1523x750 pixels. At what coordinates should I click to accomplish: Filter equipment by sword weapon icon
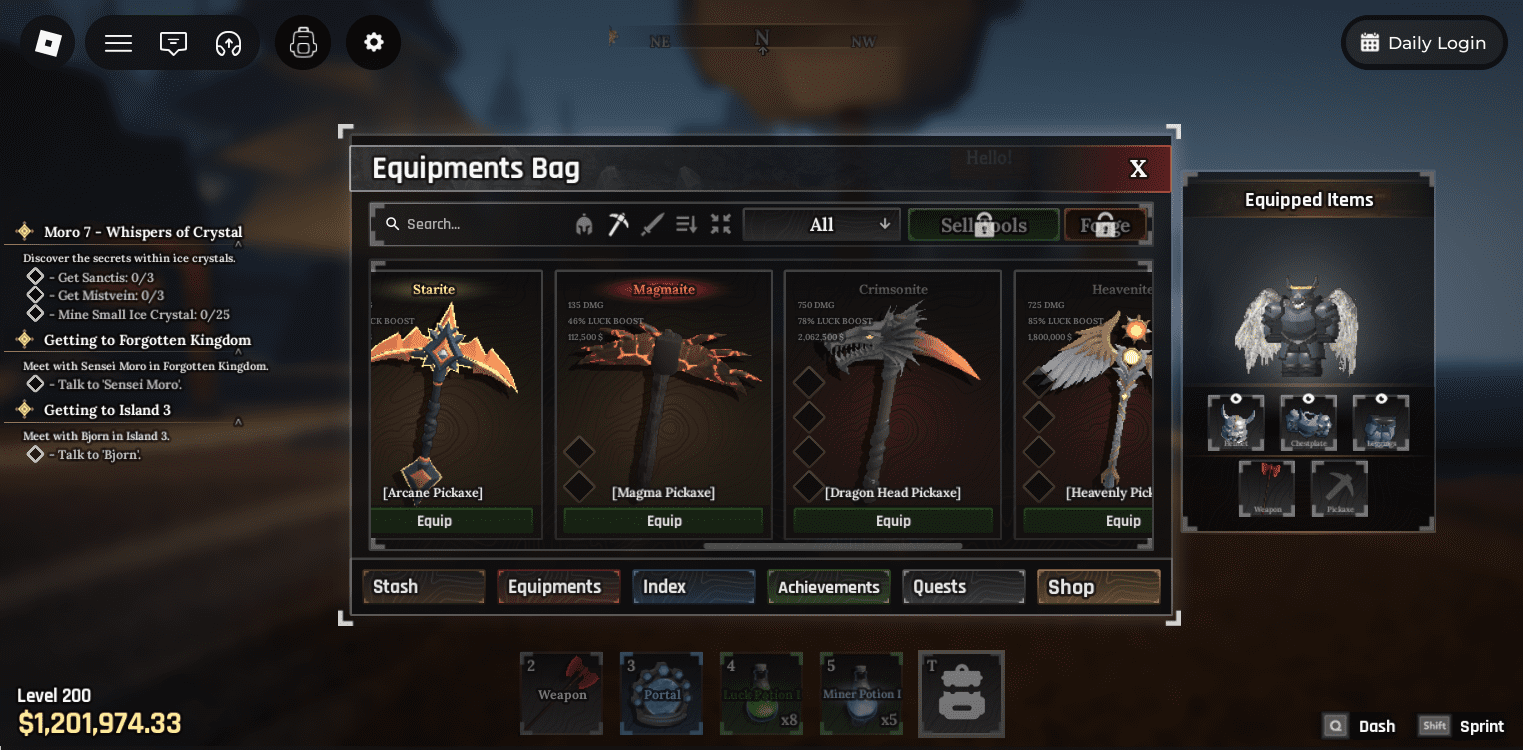652,224
